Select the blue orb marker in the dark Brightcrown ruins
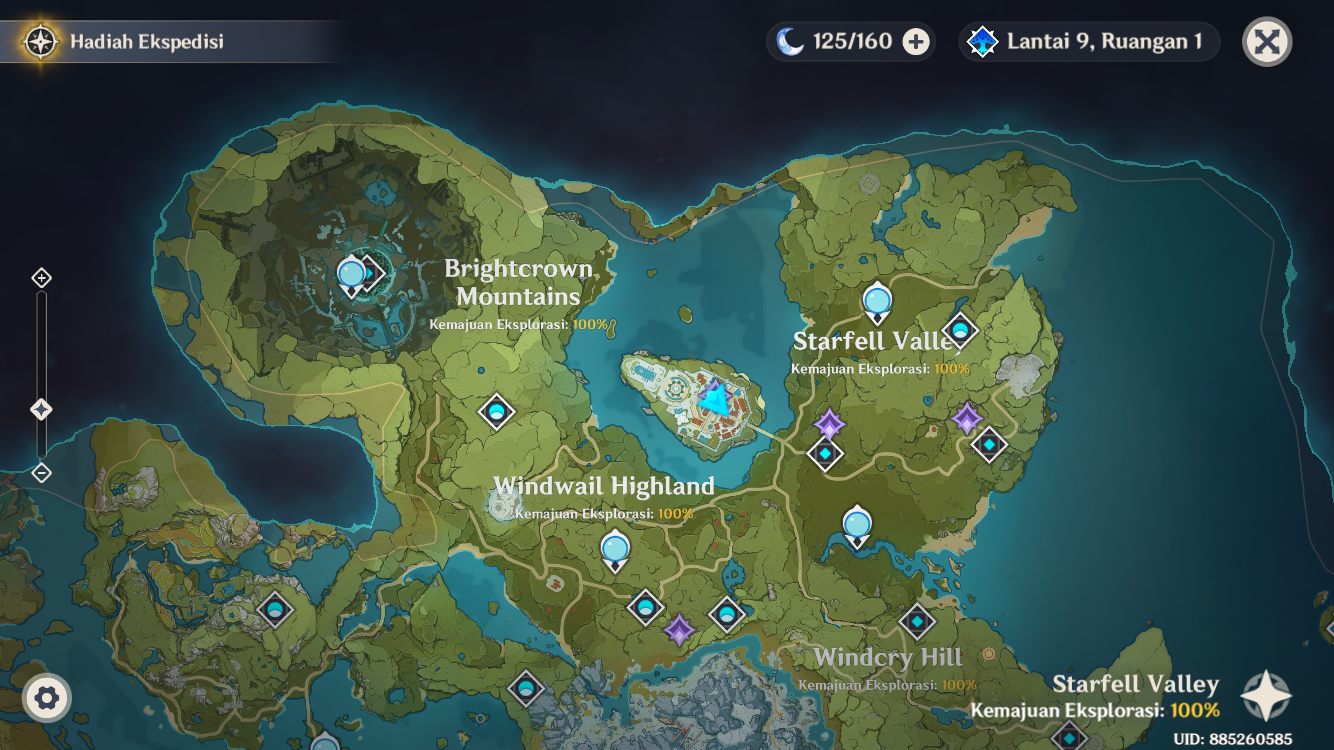 [x=351, y=274]
